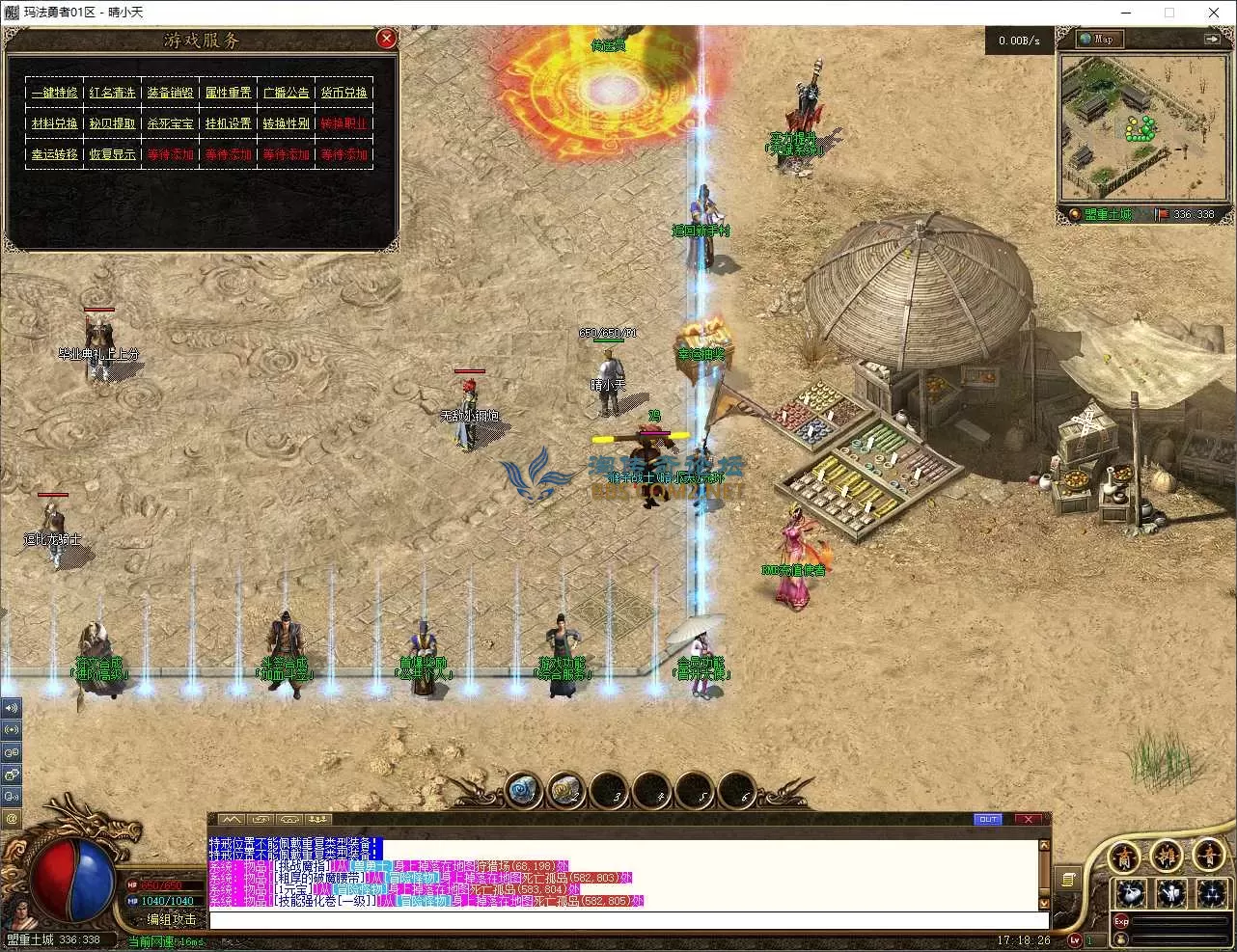This screenshot has width=1237, height=952.
Task: Open 广播公告 from the service list
Action: 286,93
